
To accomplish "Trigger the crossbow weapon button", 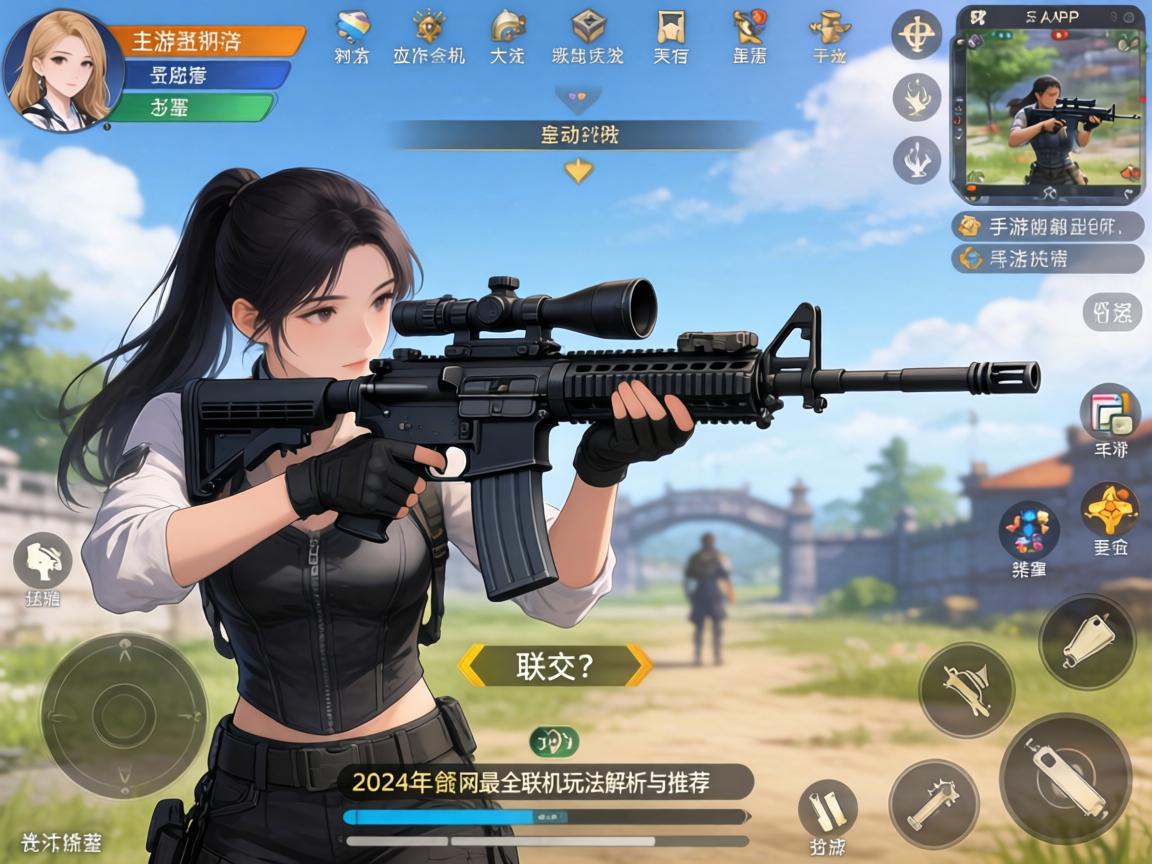I will click(966, 689).
